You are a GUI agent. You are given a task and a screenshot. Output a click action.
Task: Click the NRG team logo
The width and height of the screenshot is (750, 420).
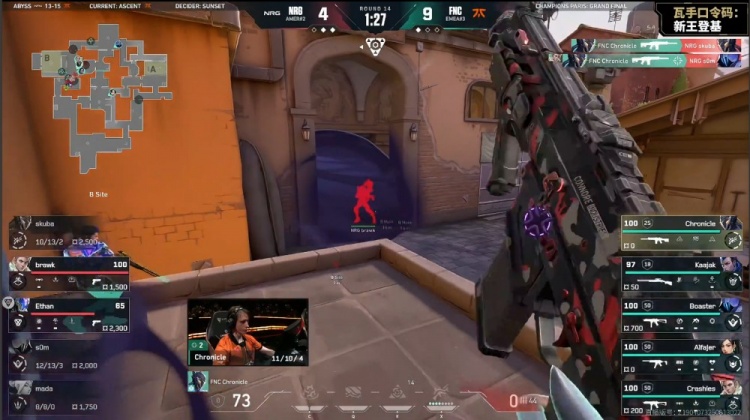pos(272,15)
